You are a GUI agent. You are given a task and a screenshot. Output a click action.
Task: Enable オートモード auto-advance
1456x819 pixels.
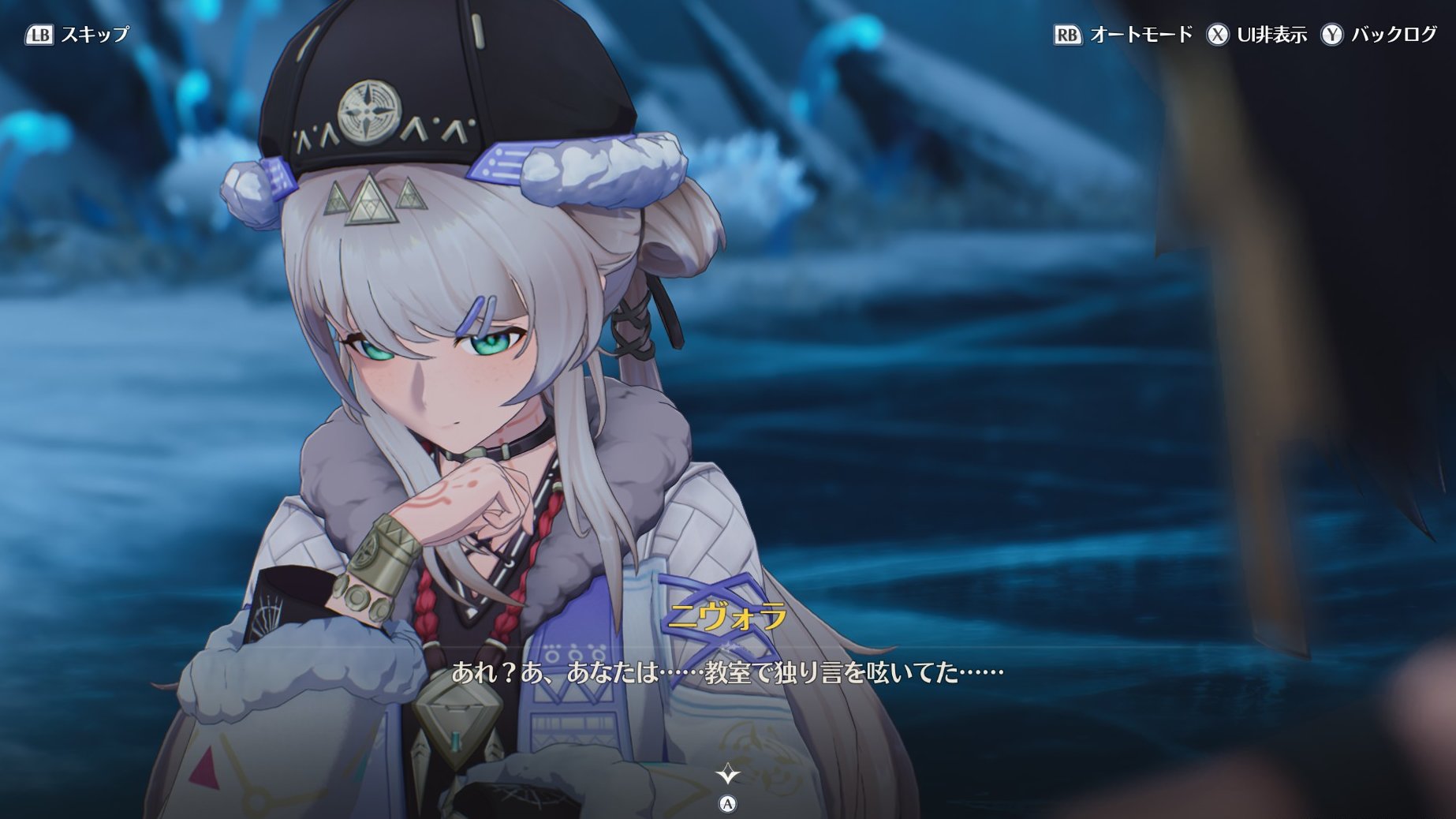pos(1122,35)
